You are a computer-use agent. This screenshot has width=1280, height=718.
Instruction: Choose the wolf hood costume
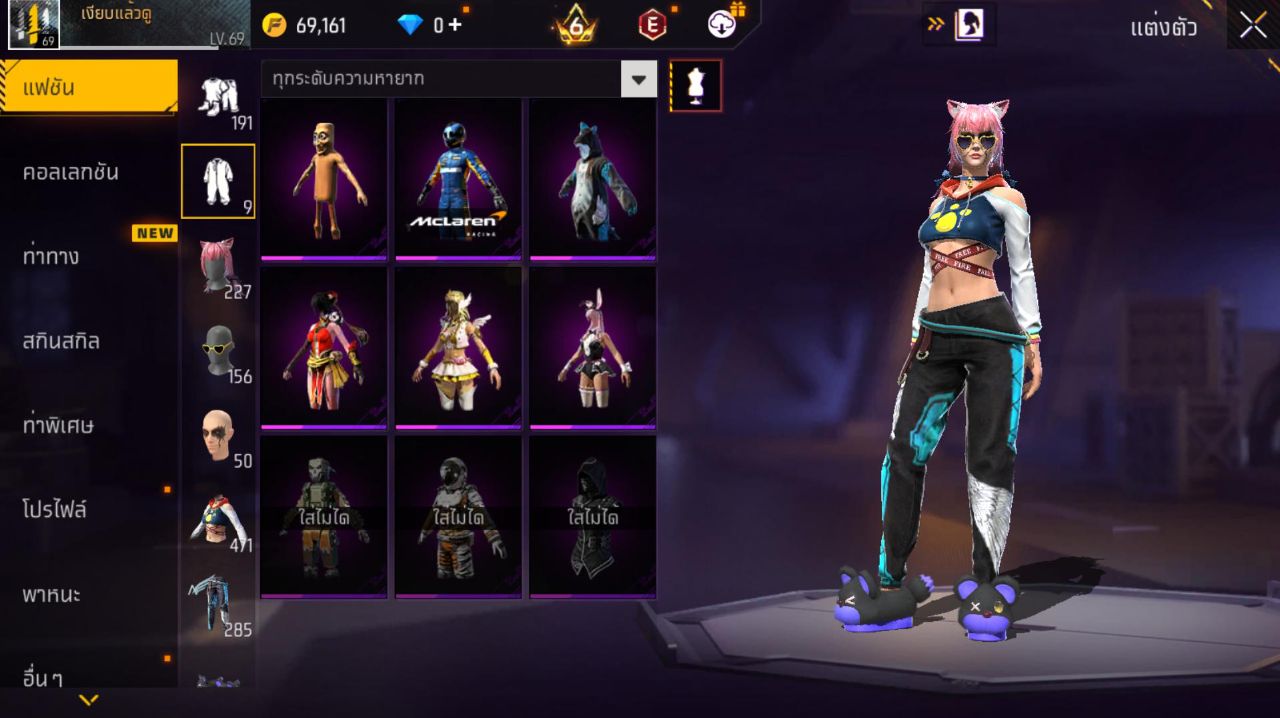(x=592, y=180)
